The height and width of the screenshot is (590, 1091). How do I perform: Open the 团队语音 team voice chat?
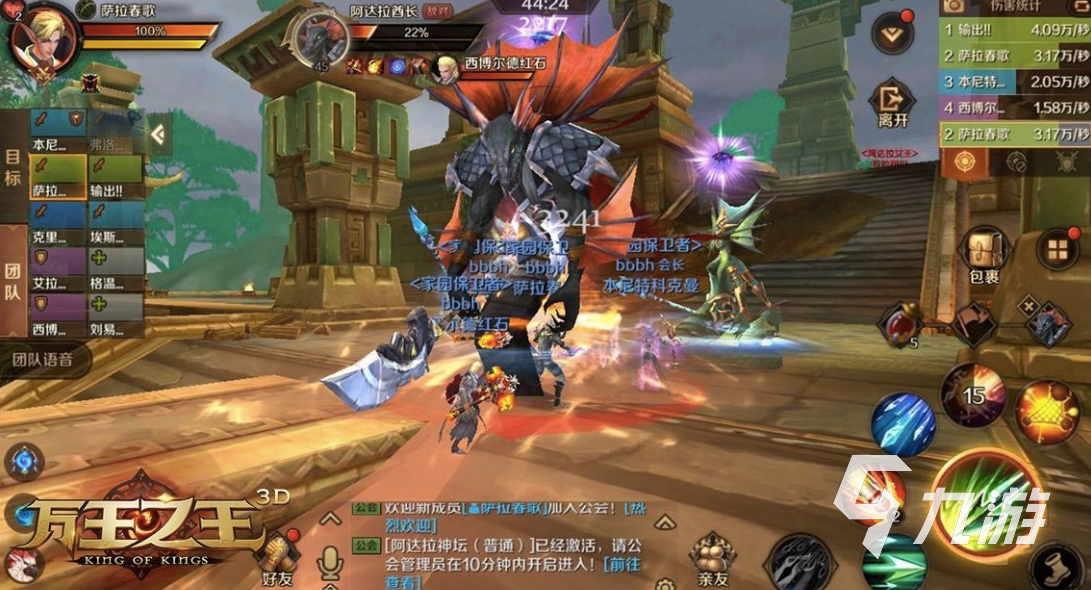pyautogui.click(x=45, y=360)
